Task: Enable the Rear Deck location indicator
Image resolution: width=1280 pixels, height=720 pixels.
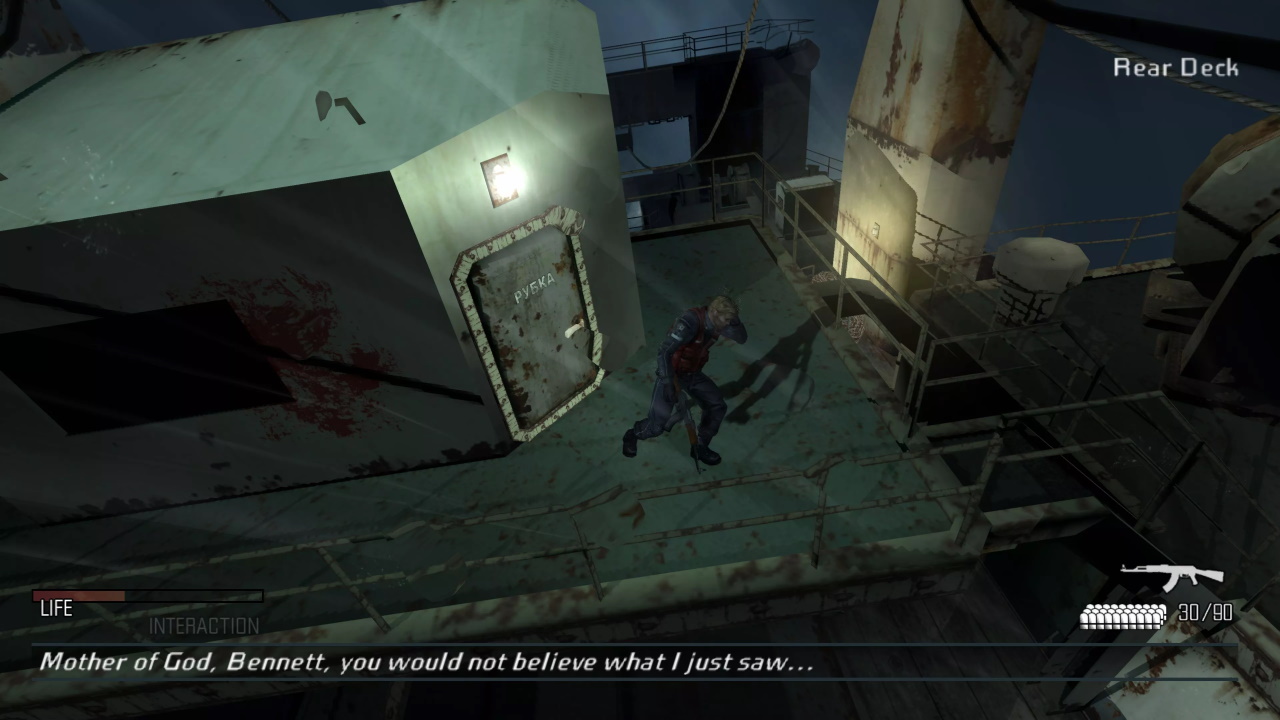Action: [x=1176, y=68]
